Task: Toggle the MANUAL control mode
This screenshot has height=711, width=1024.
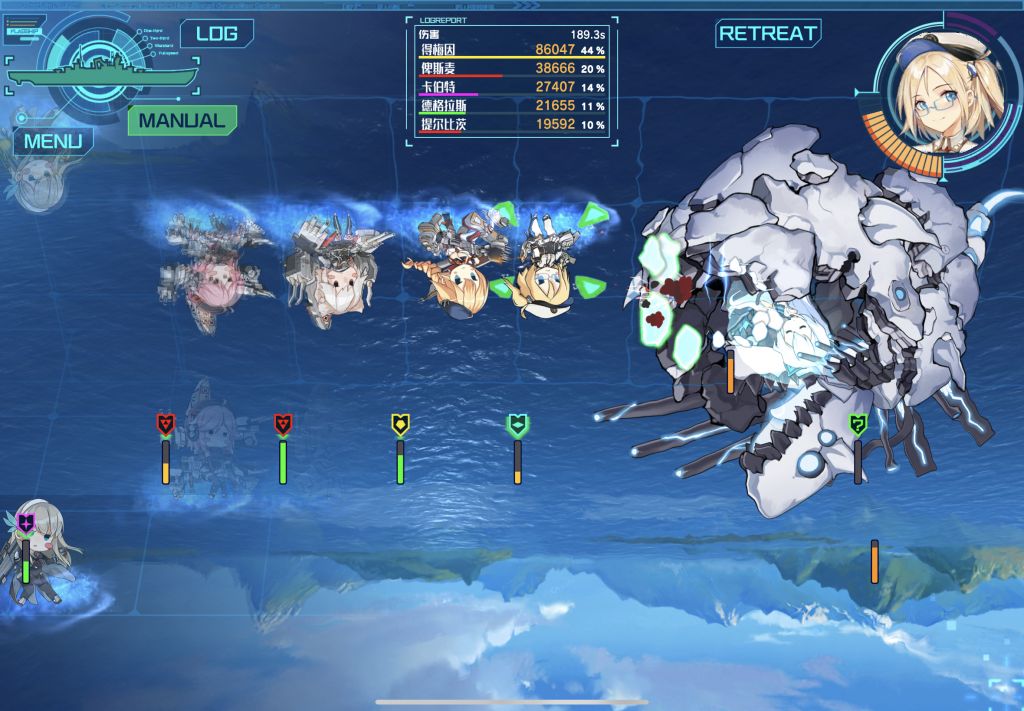Action: click(x=182, y=120)
